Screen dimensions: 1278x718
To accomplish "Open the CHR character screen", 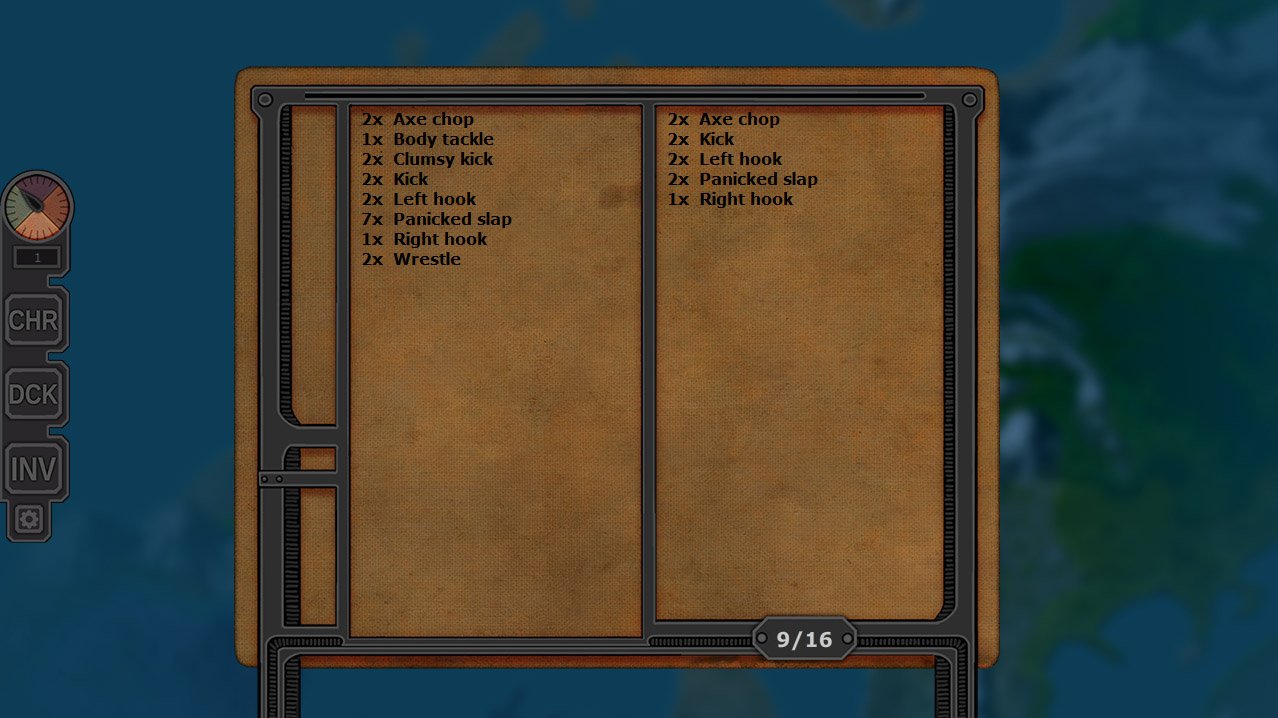I will pos(34,321).
